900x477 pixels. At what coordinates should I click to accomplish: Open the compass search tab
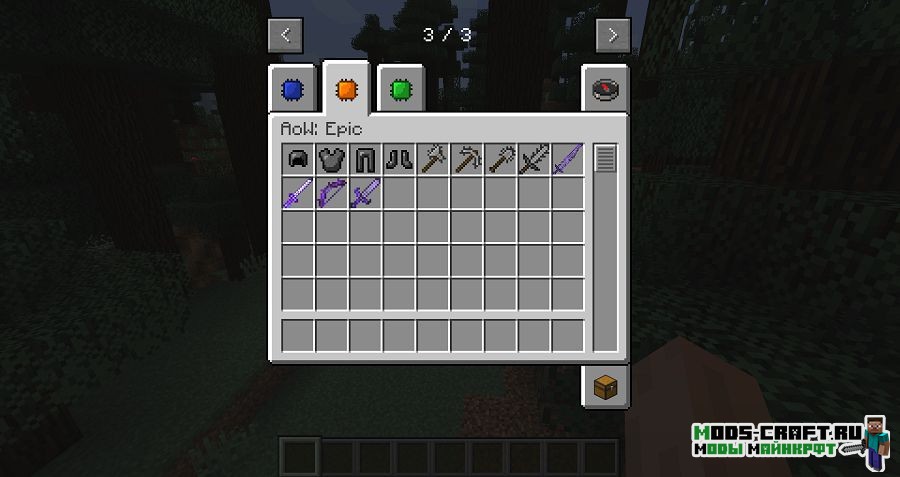[x=606, y=90]
